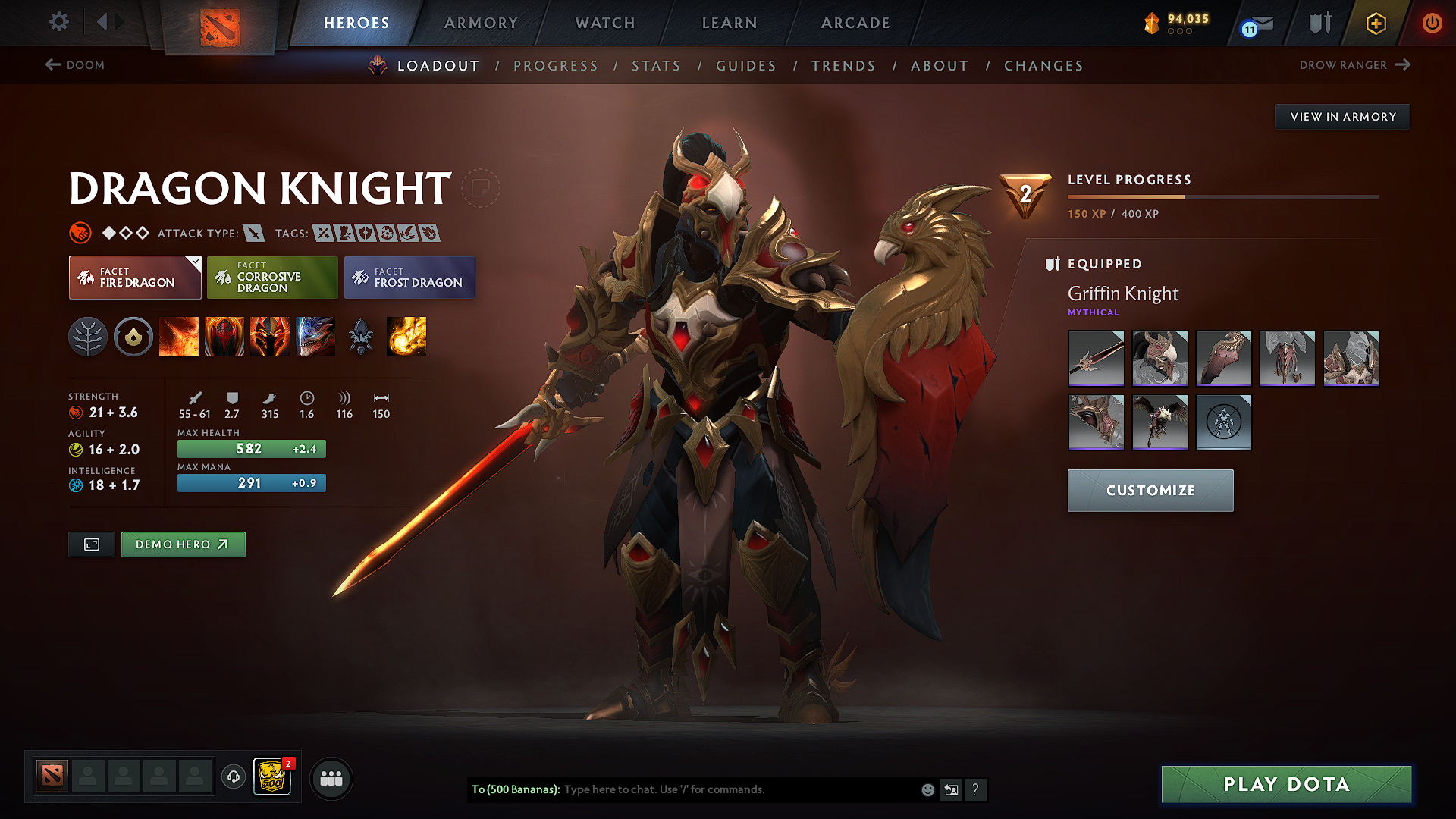Image resolution: width=1456 pixels, height=819 pixels.
Task: Click VIEW IN ARMORY
Action: click(x=1342, y=116)
